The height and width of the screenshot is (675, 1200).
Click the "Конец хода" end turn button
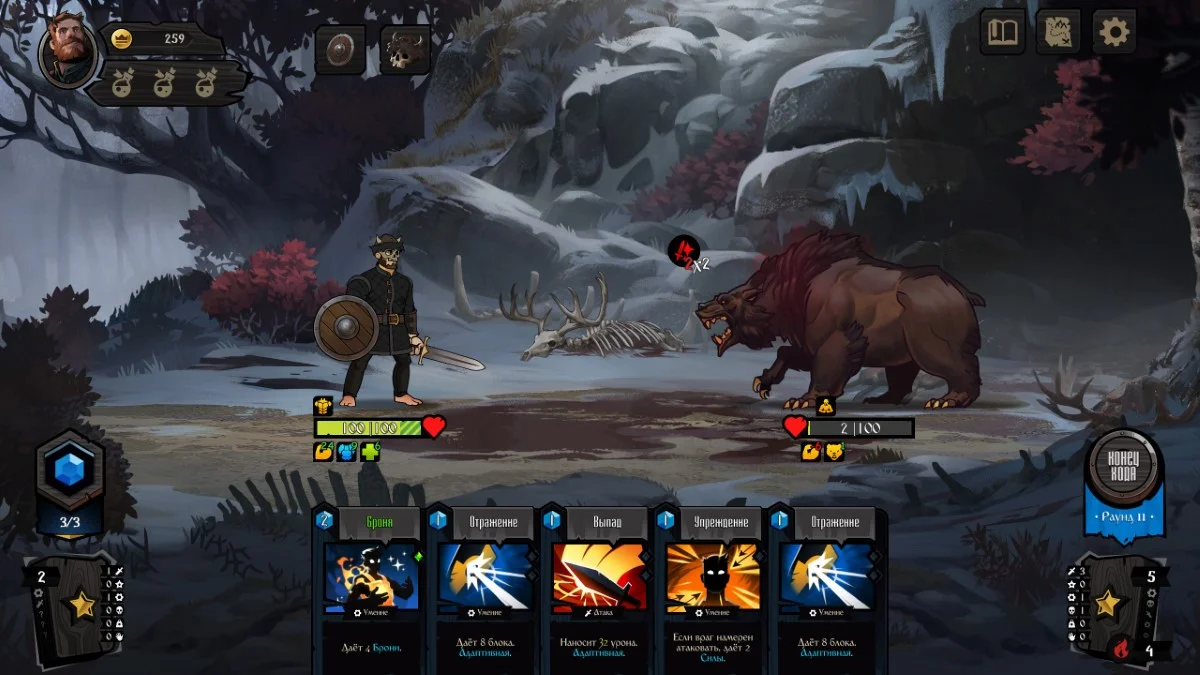[1124, 469]
